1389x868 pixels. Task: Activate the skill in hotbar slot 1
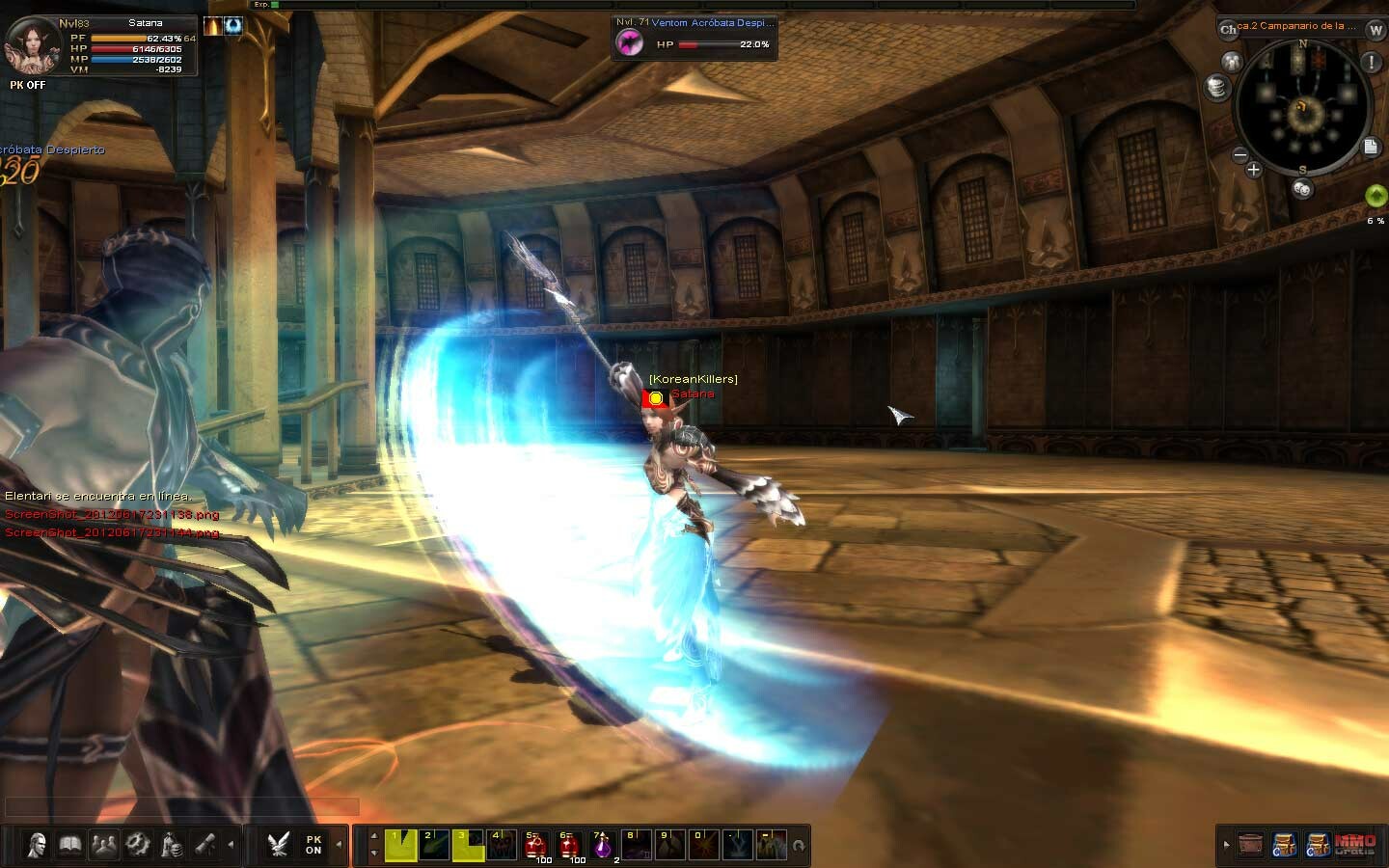(x=400, y=845)
